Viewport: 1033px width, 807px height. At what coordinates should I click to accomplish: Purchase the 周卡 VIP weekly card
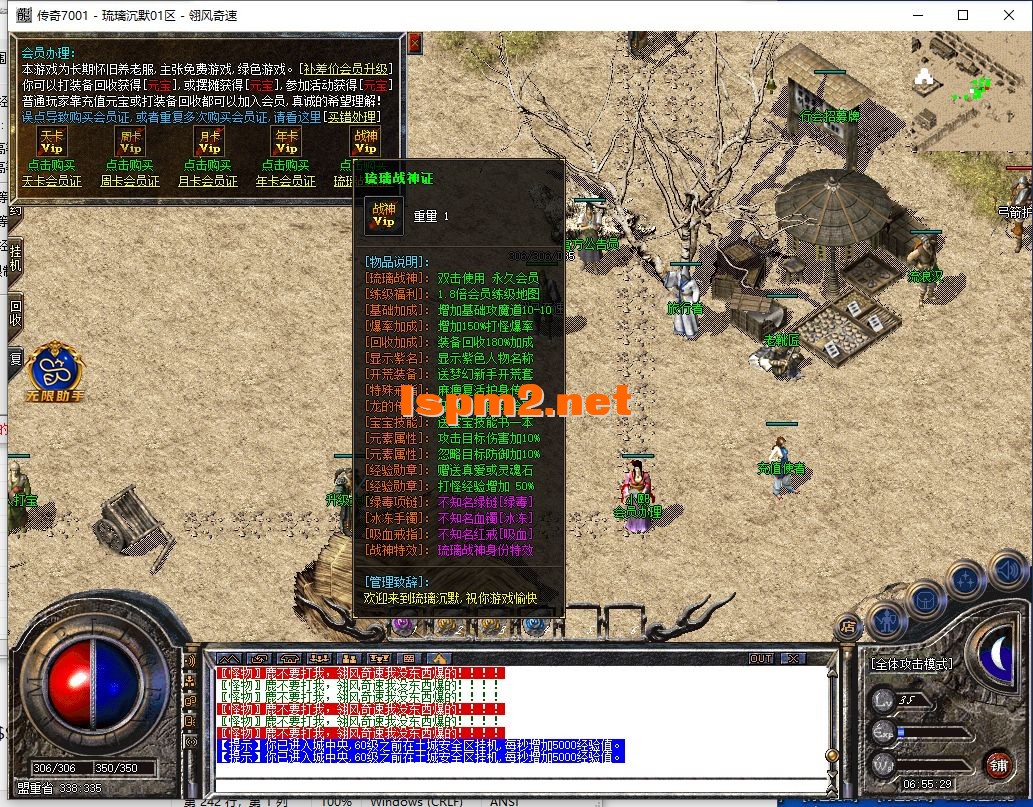pos(130,141)
